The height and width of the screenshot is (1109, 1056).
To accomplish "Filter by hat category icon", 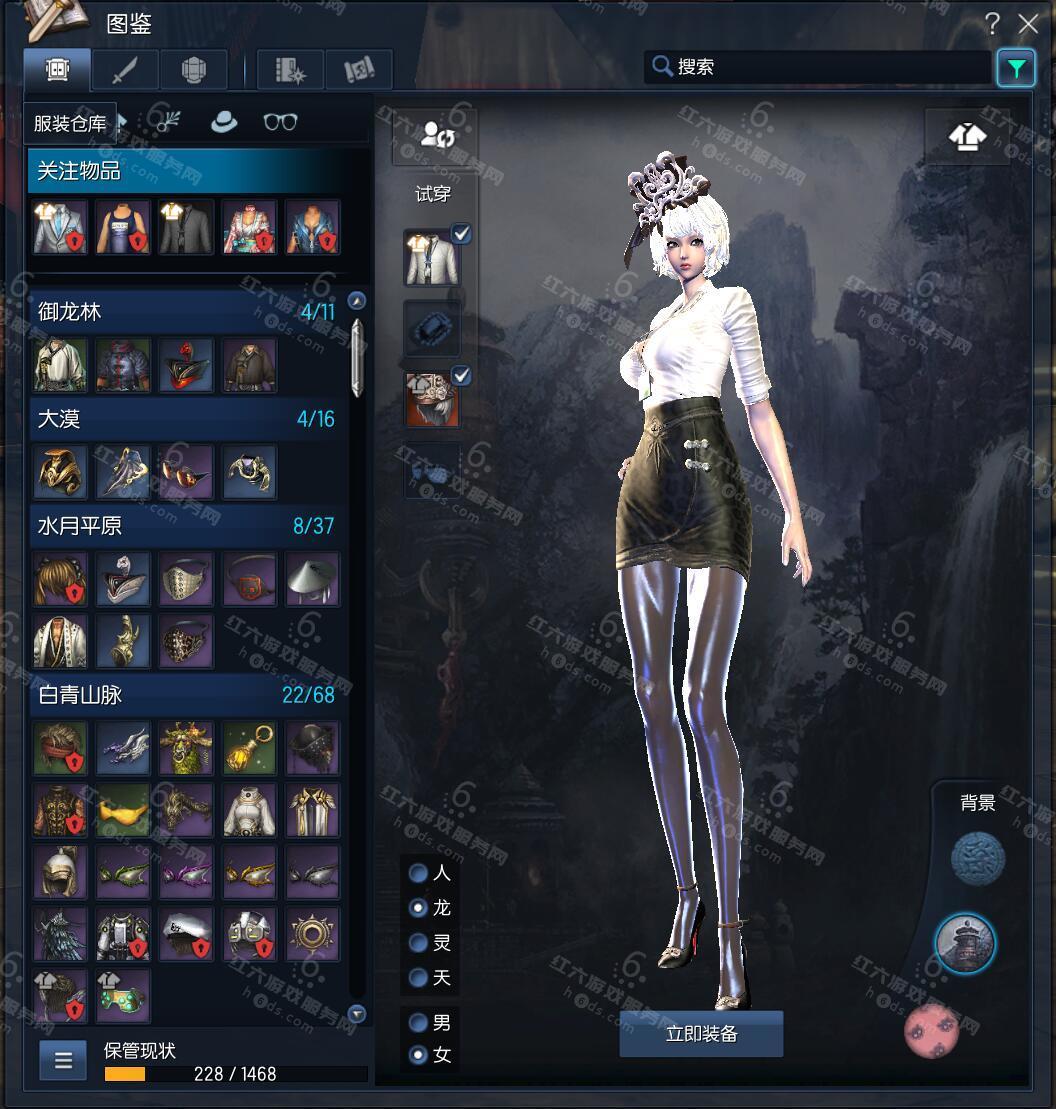I will click(x=223, y=122).
